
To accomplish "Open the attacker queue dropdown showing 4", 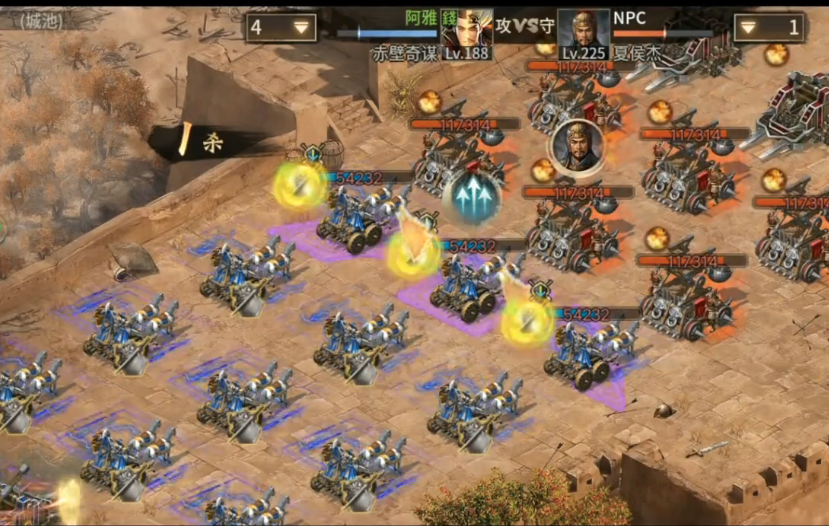I will point(281,27).
